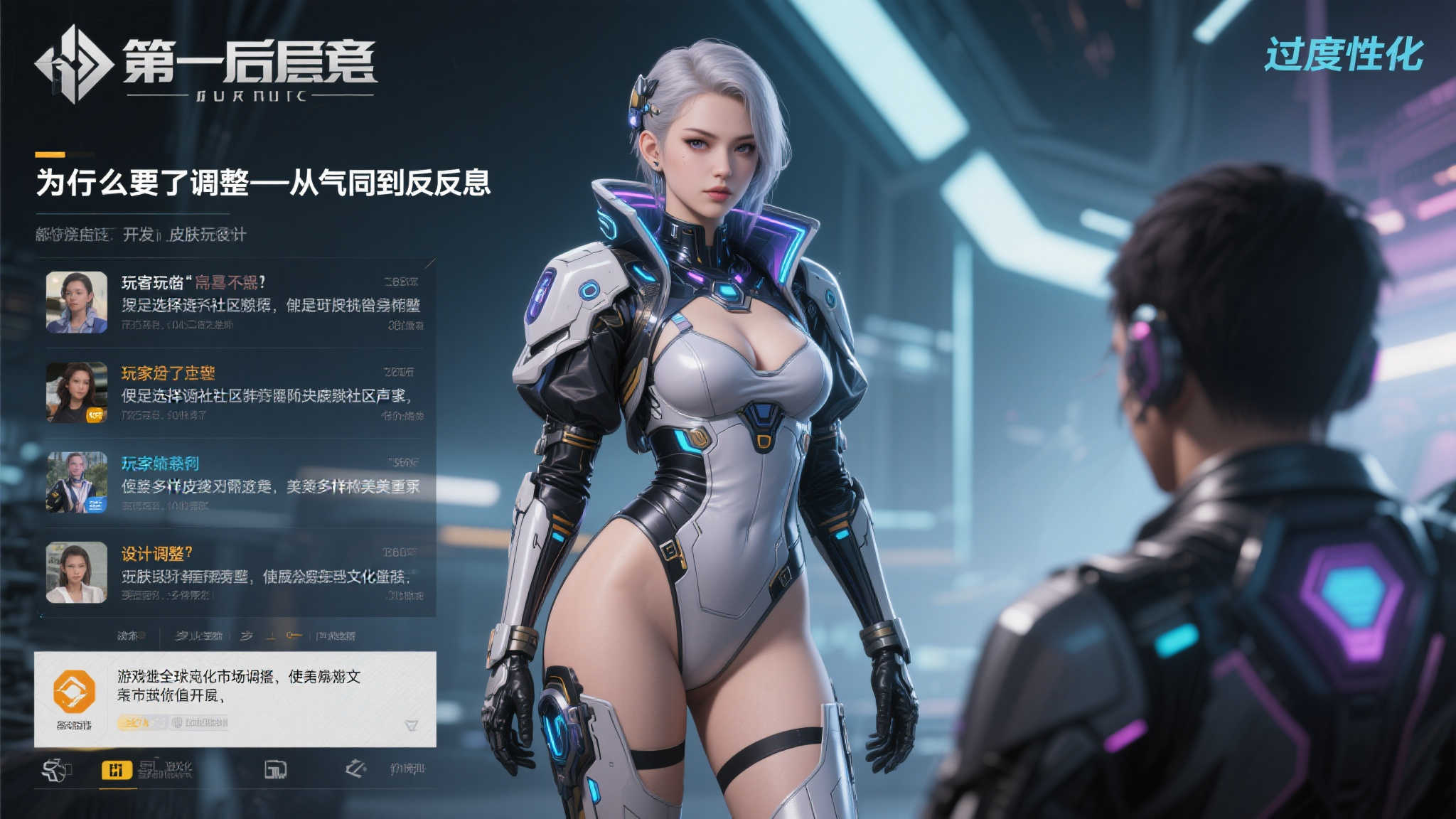Click the game logo emblem
This screenshot has width=1456, height=819.
(74, 64)
